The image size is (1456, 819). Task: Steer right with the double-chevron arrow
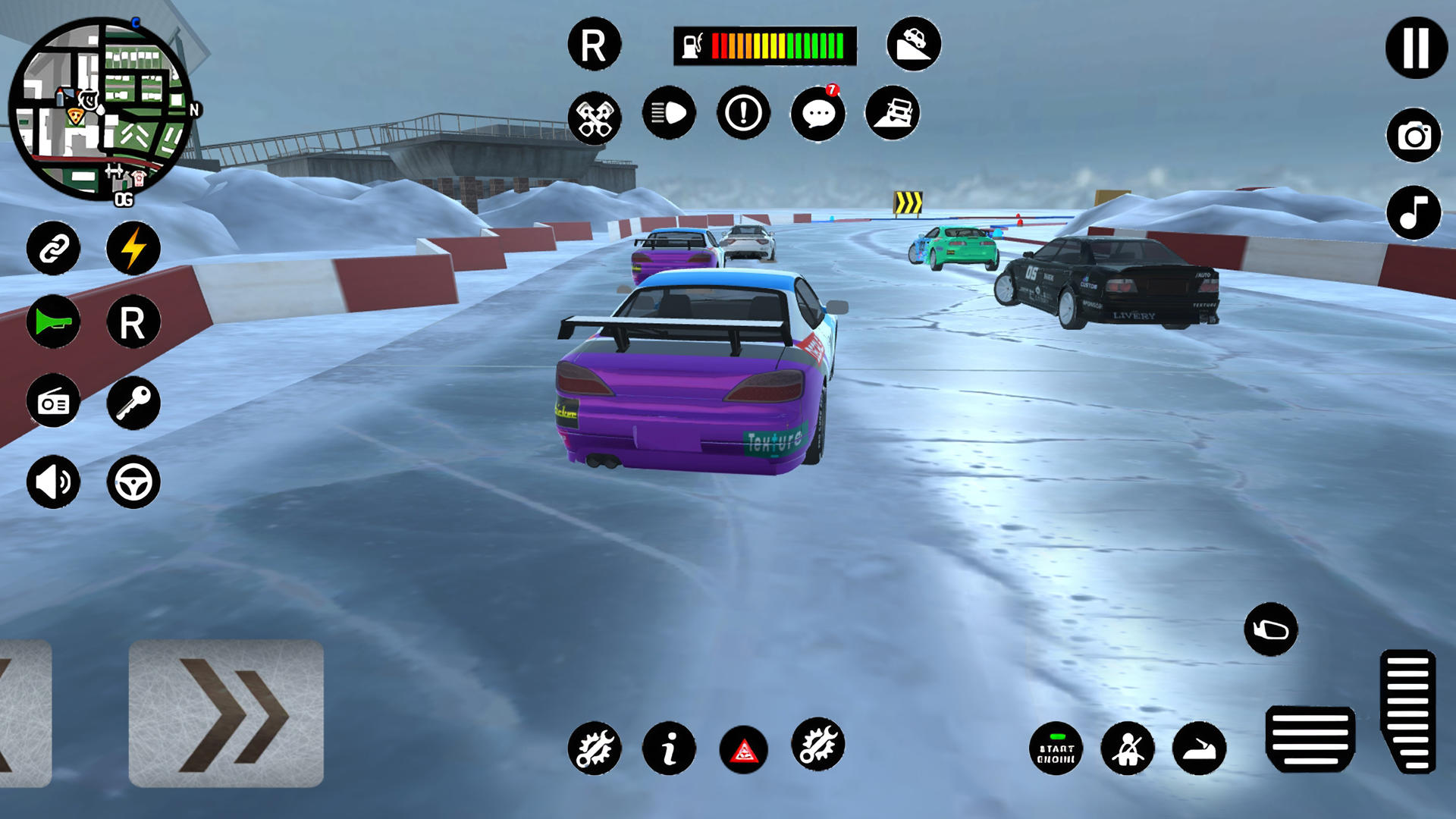pyautogui.click(x=226, y=713)
